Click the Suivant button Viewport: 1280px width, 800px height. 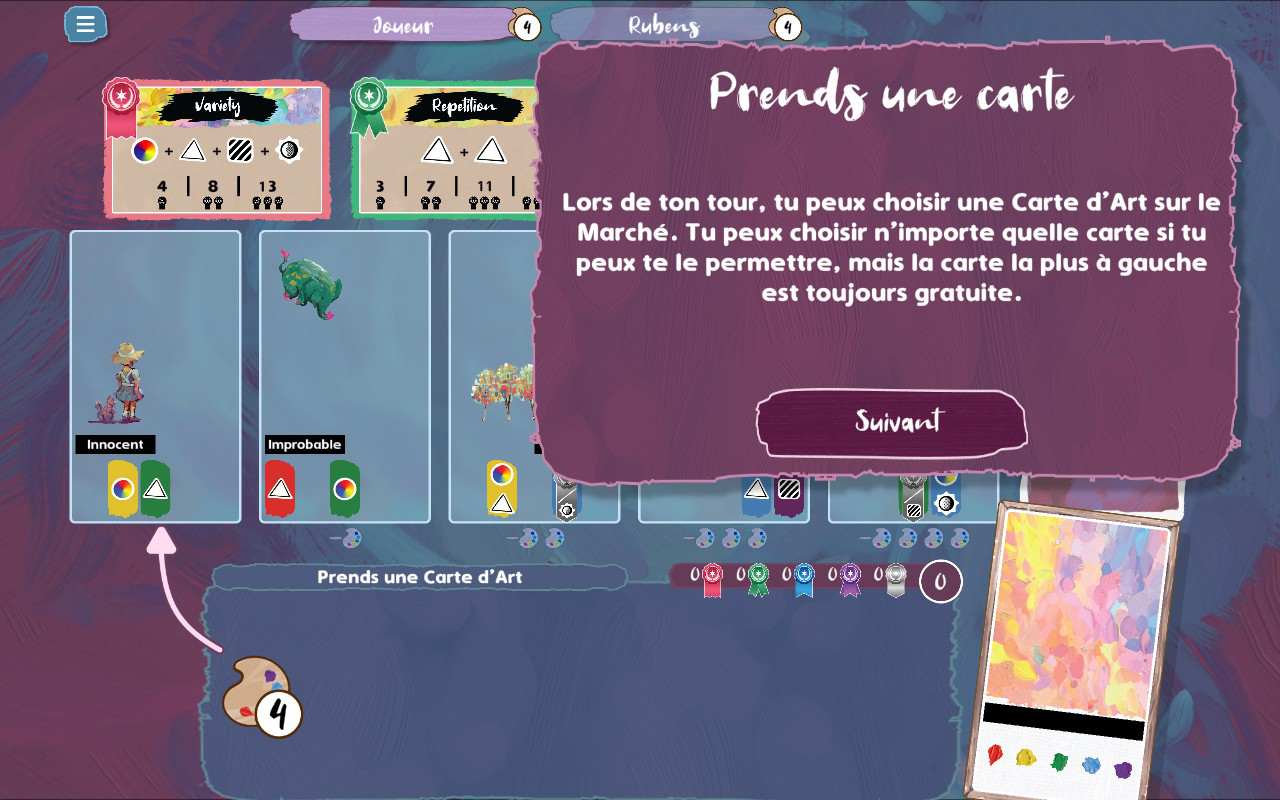pos(891,422)
